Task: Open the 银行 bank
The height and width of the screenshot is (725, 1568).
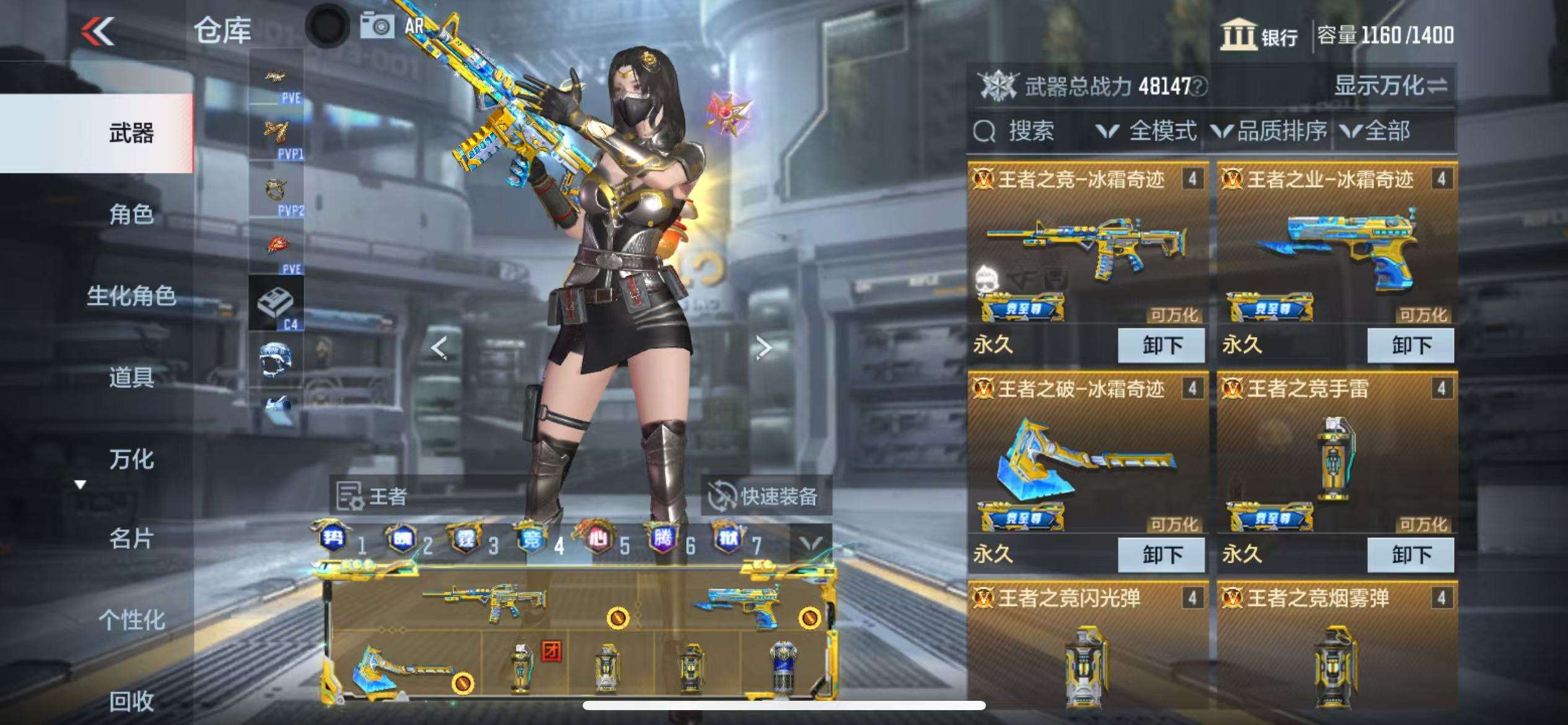Action: [x=1259, y=35]
